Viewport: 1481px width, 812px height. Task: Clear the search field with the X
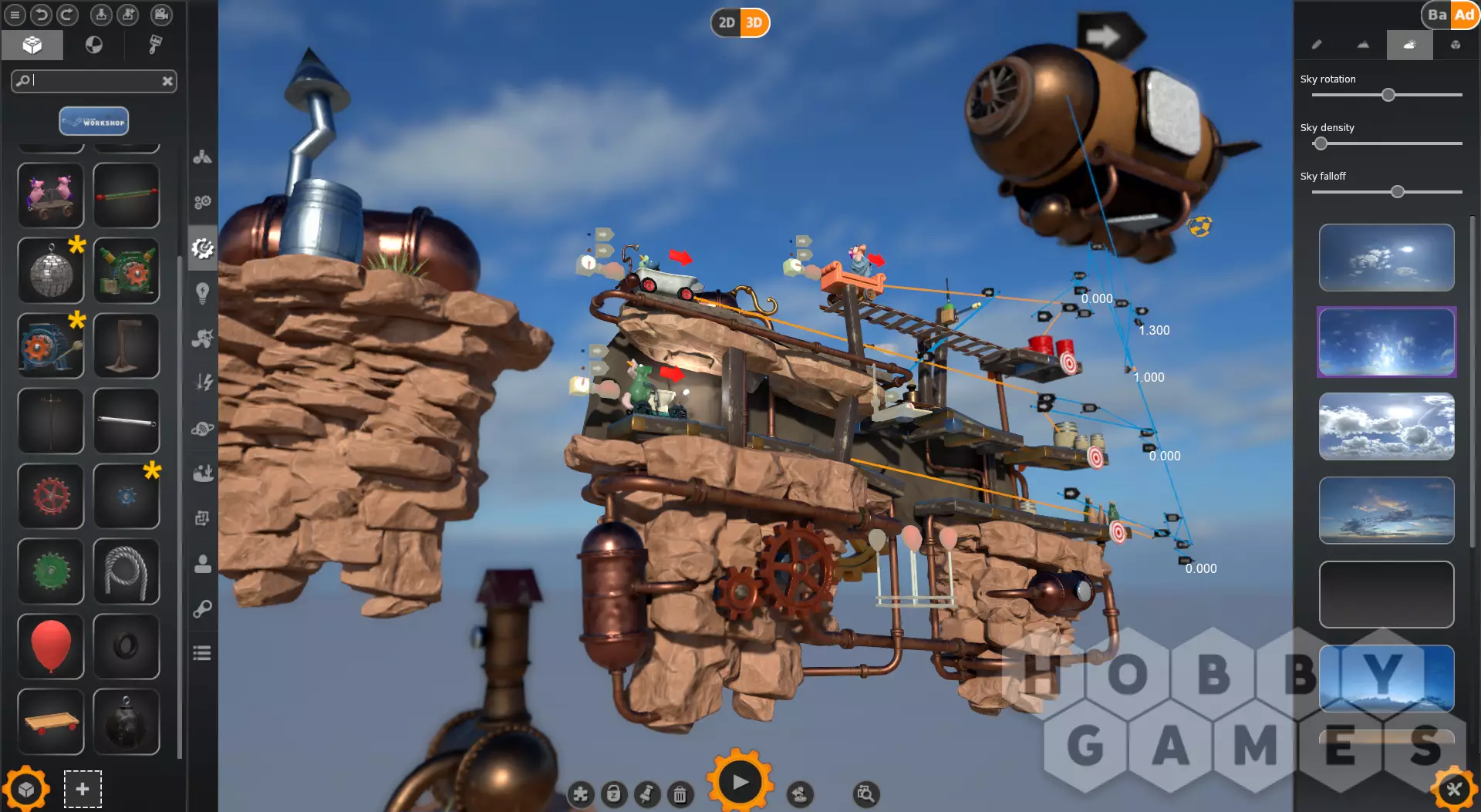[167, 81]
